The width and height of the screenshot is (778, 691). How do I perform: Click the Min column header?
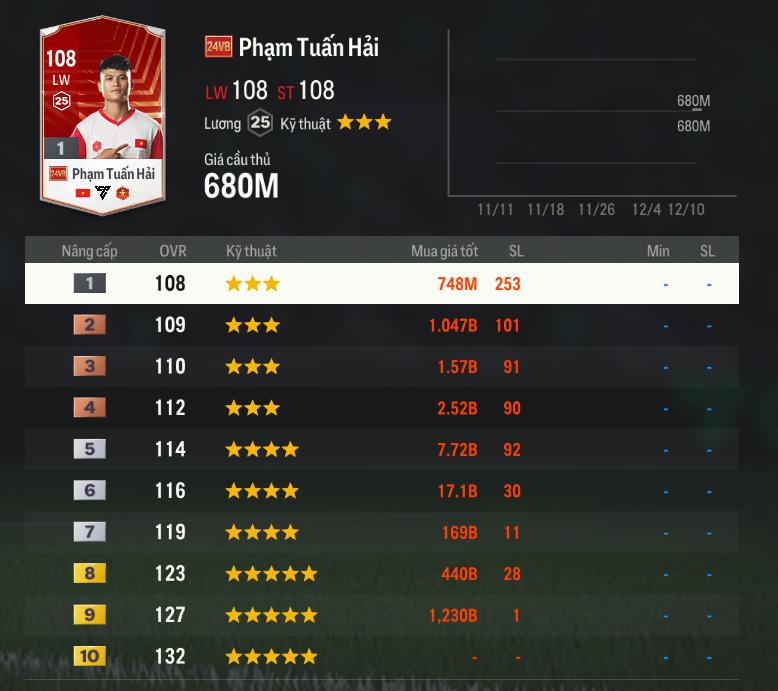pos(658,251)
